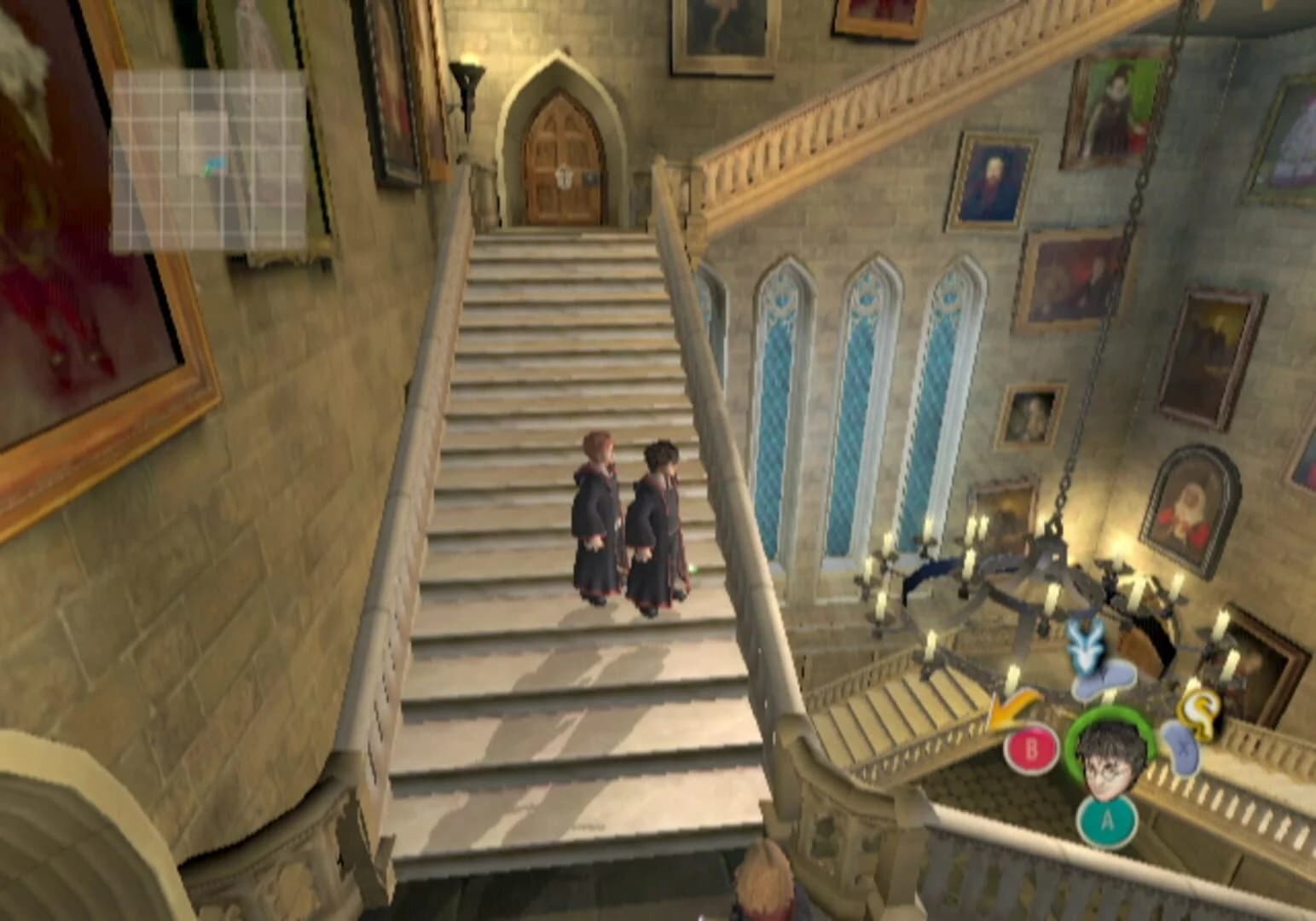
Task: Select the blue Patronus stag spell icon
Action: click(x=1085, y=645)
